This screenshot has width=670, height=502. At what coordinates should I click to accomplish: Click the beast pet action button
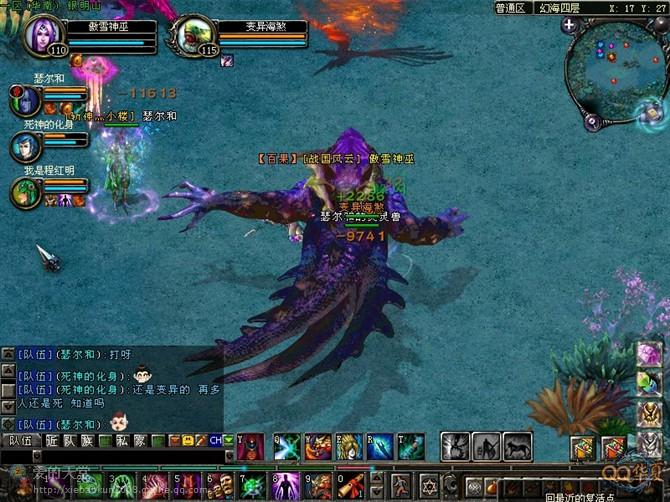pyautogui.click(x=517, y=446)
